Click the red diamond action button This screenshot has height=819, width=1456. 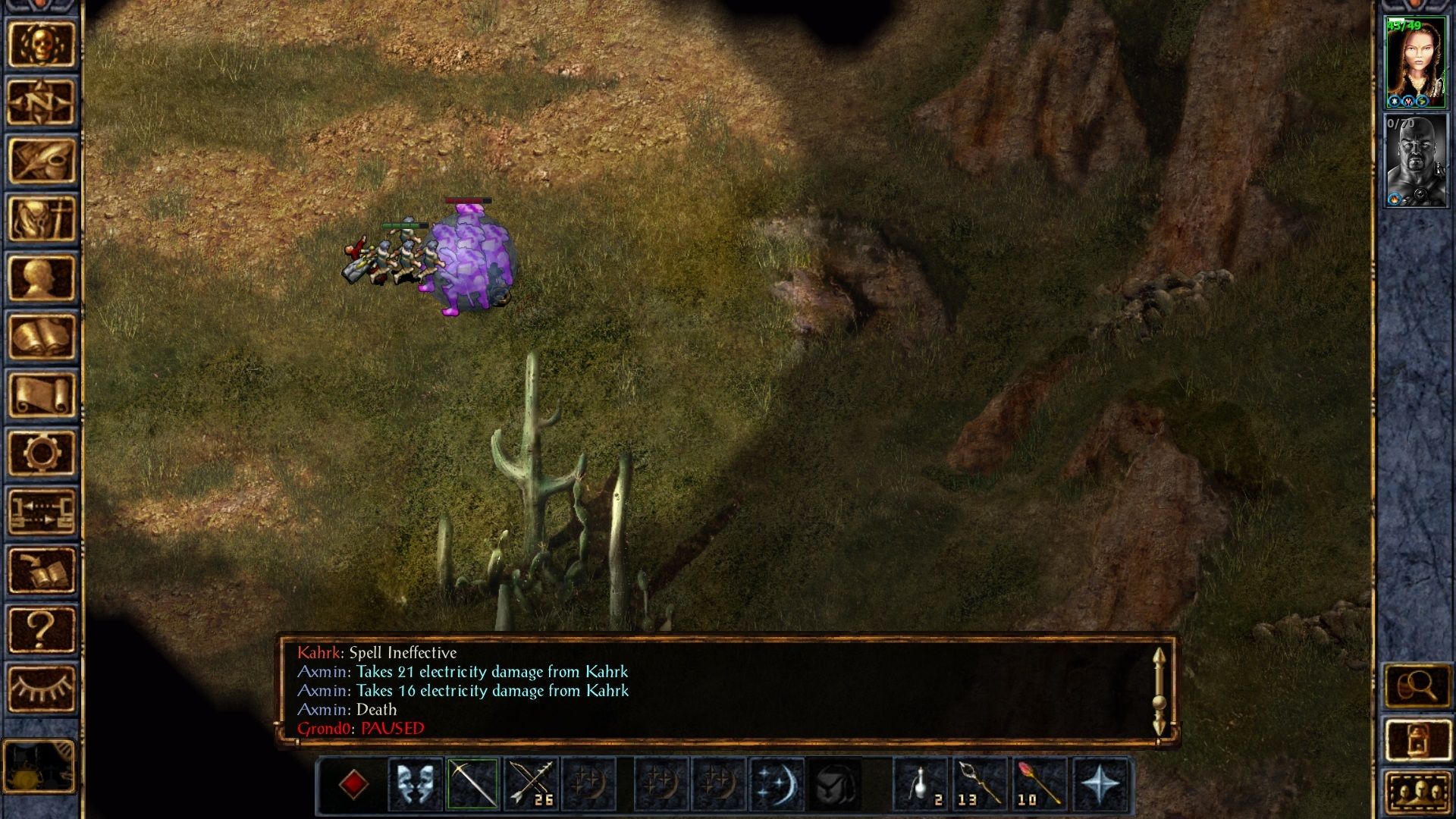(353, 784)
